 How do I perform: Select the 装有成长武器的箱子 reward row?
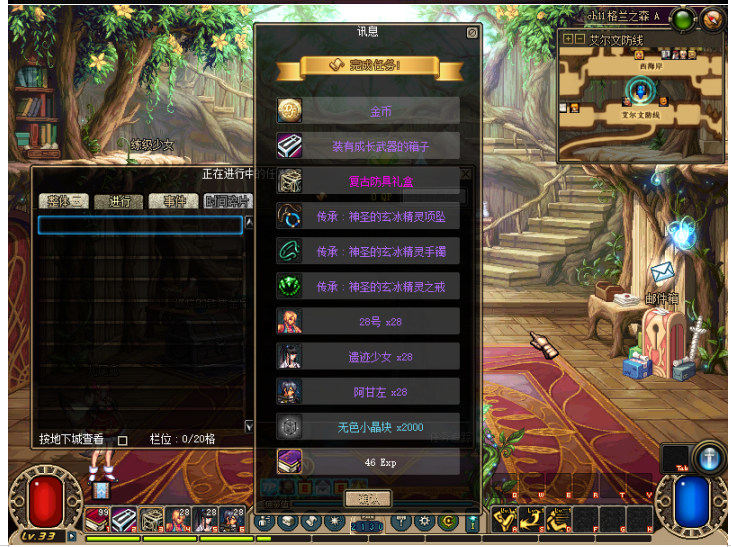coord(368,146)
